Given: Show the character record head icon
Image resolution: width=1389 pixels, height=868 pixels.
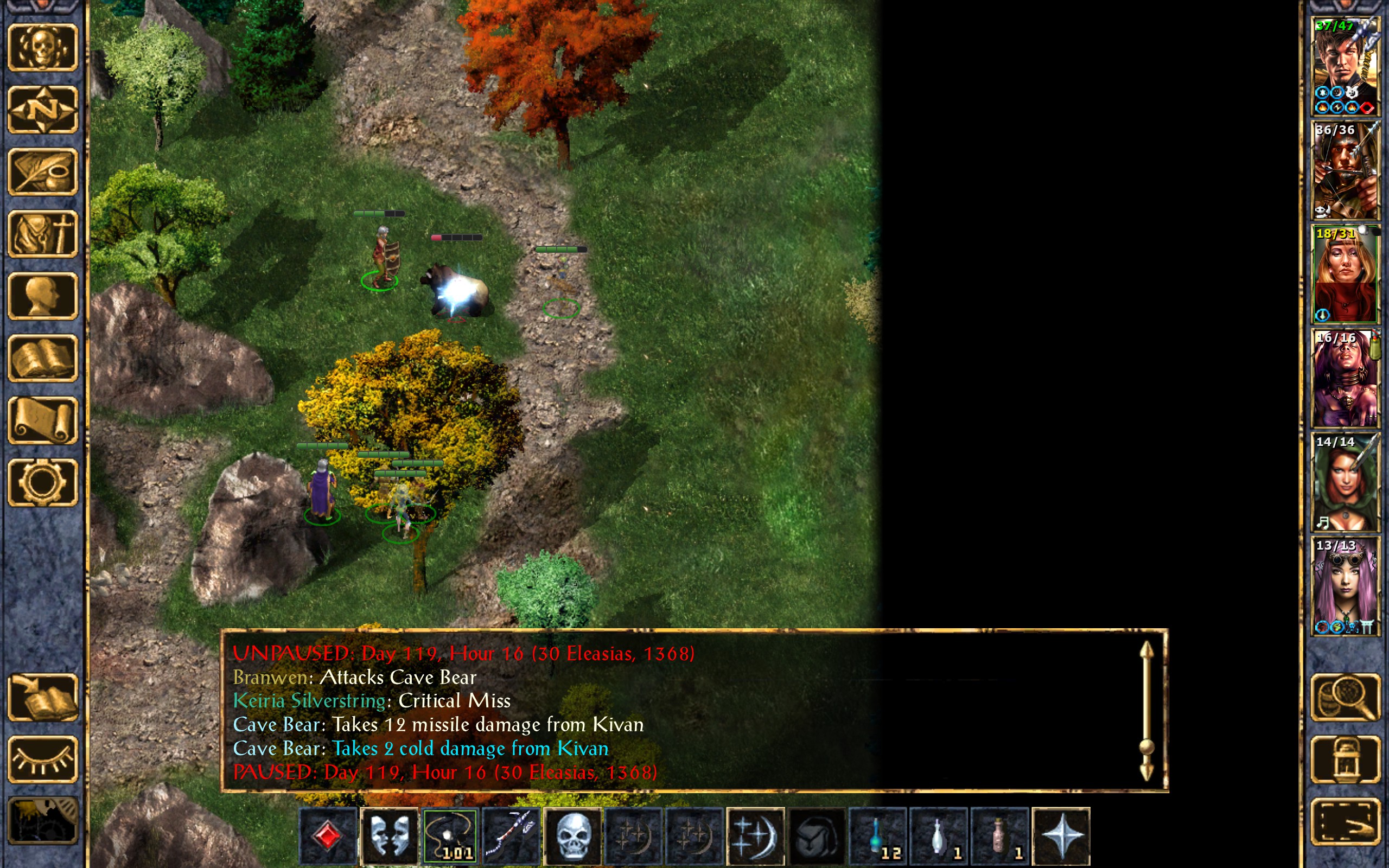Looking at the screenshot, I should [43, 296].
